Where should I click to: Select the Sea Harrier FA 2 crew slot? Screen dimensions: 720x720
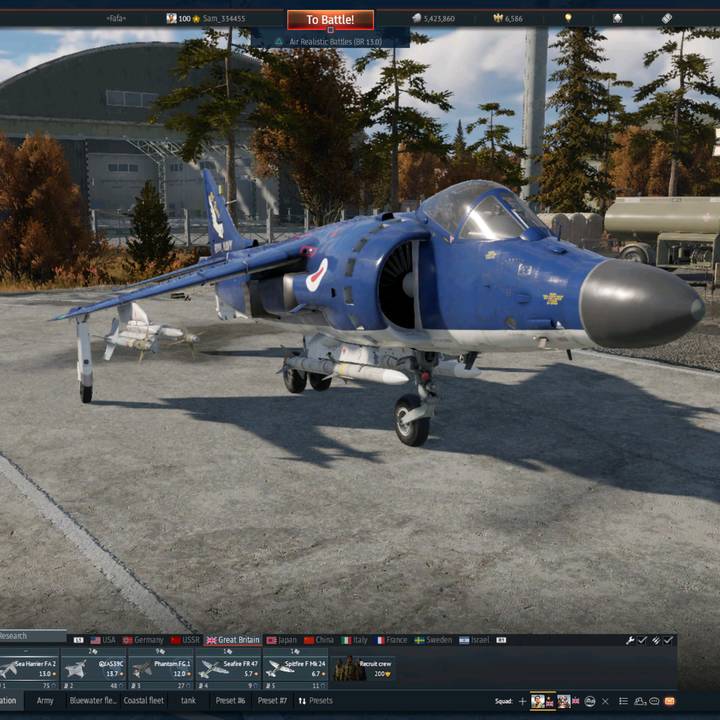29,667
